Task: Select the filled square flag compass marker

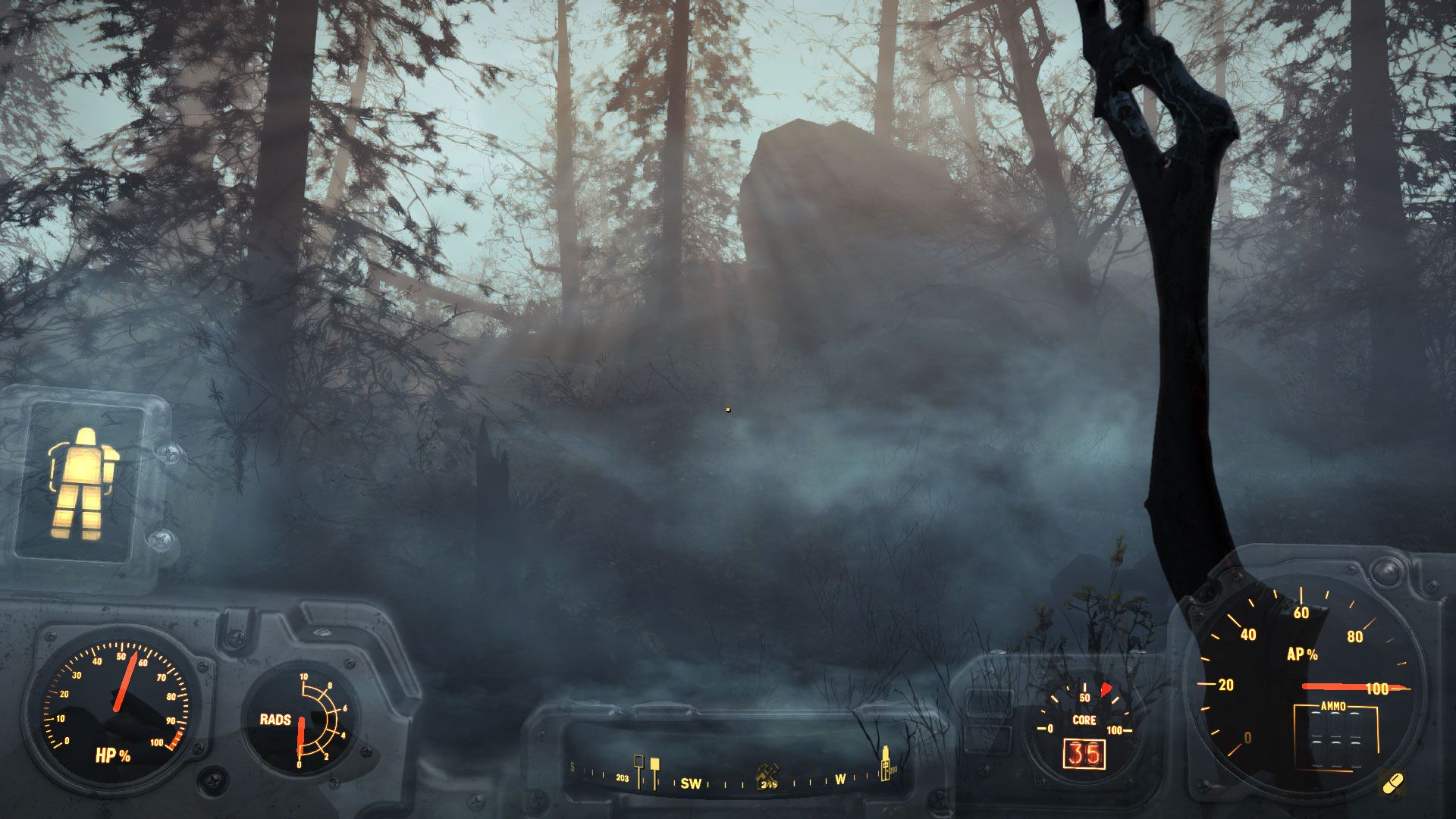Action: click(654, 764)
